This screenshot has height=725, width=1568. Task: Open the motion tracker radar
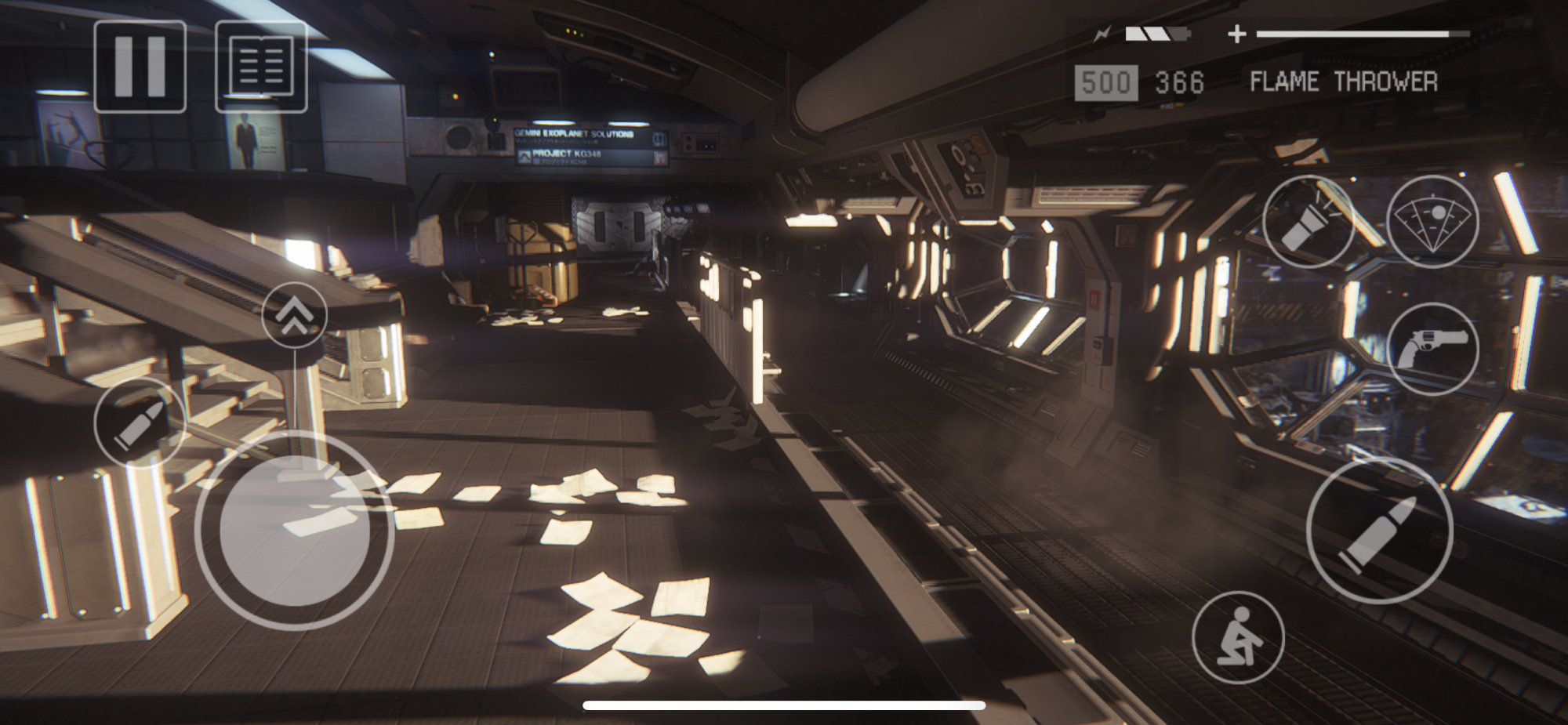(1432, 222)
